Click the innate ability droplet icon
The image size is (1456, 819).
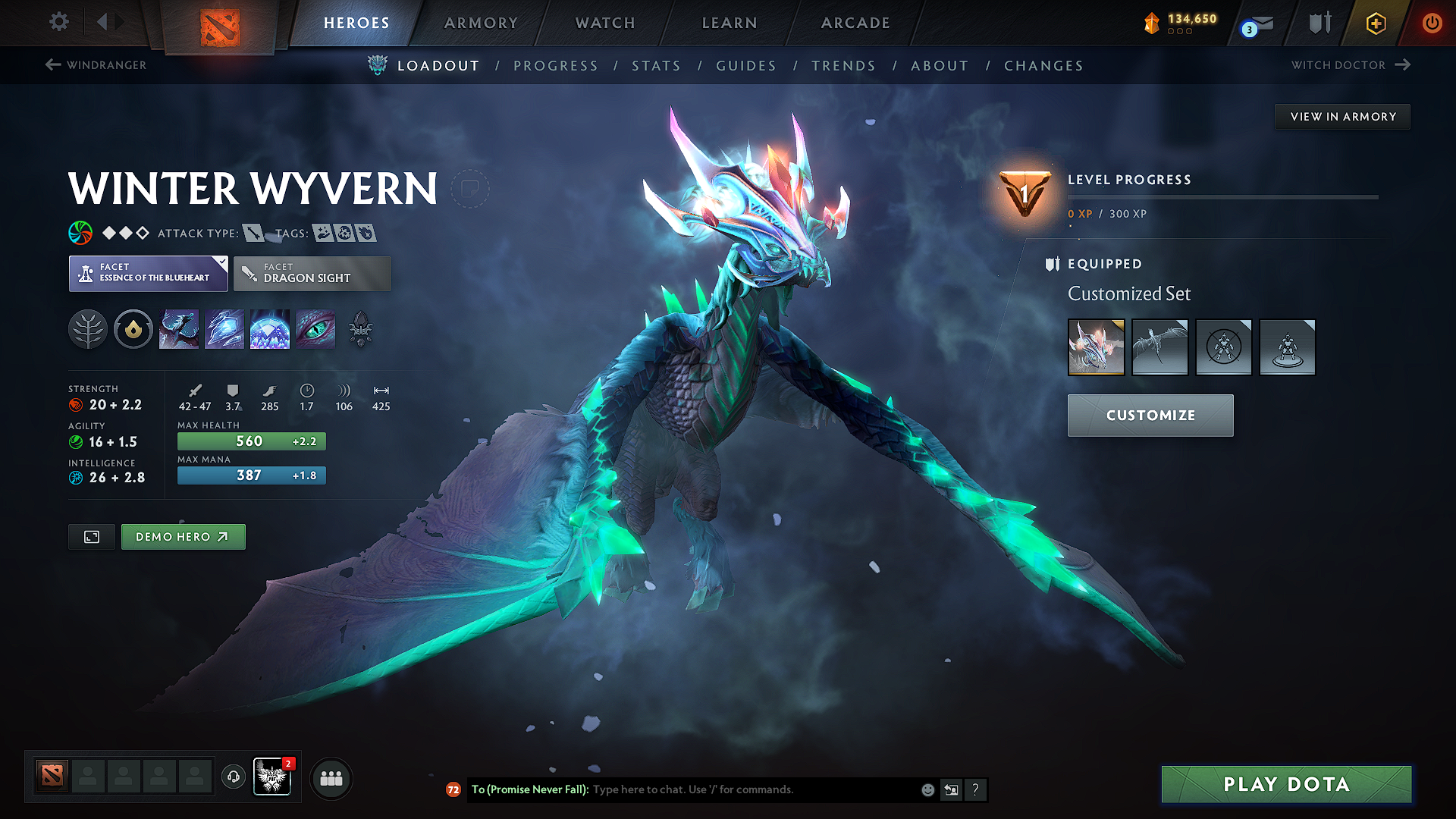pos(133,329)
